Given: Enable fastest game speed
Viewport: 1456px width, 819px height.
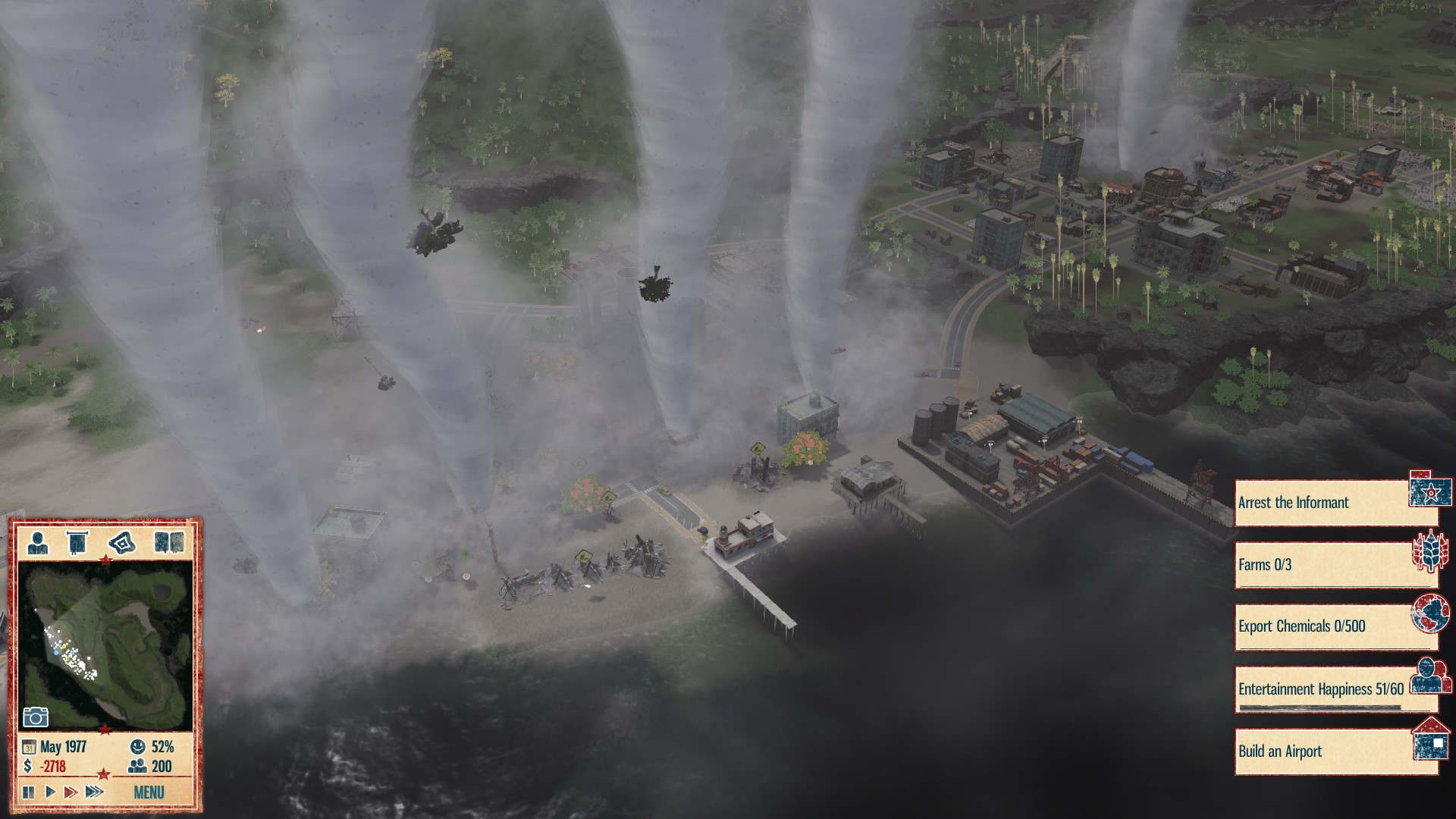Looking at the screenshot, I should 96,790.
